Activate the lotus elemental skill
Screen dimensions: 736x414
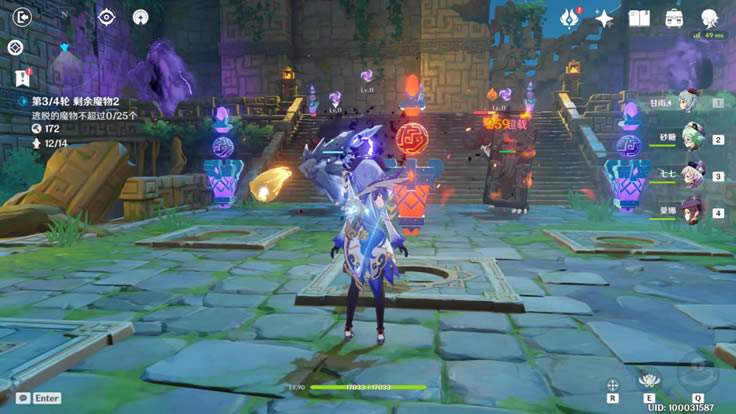pos(651,381)
